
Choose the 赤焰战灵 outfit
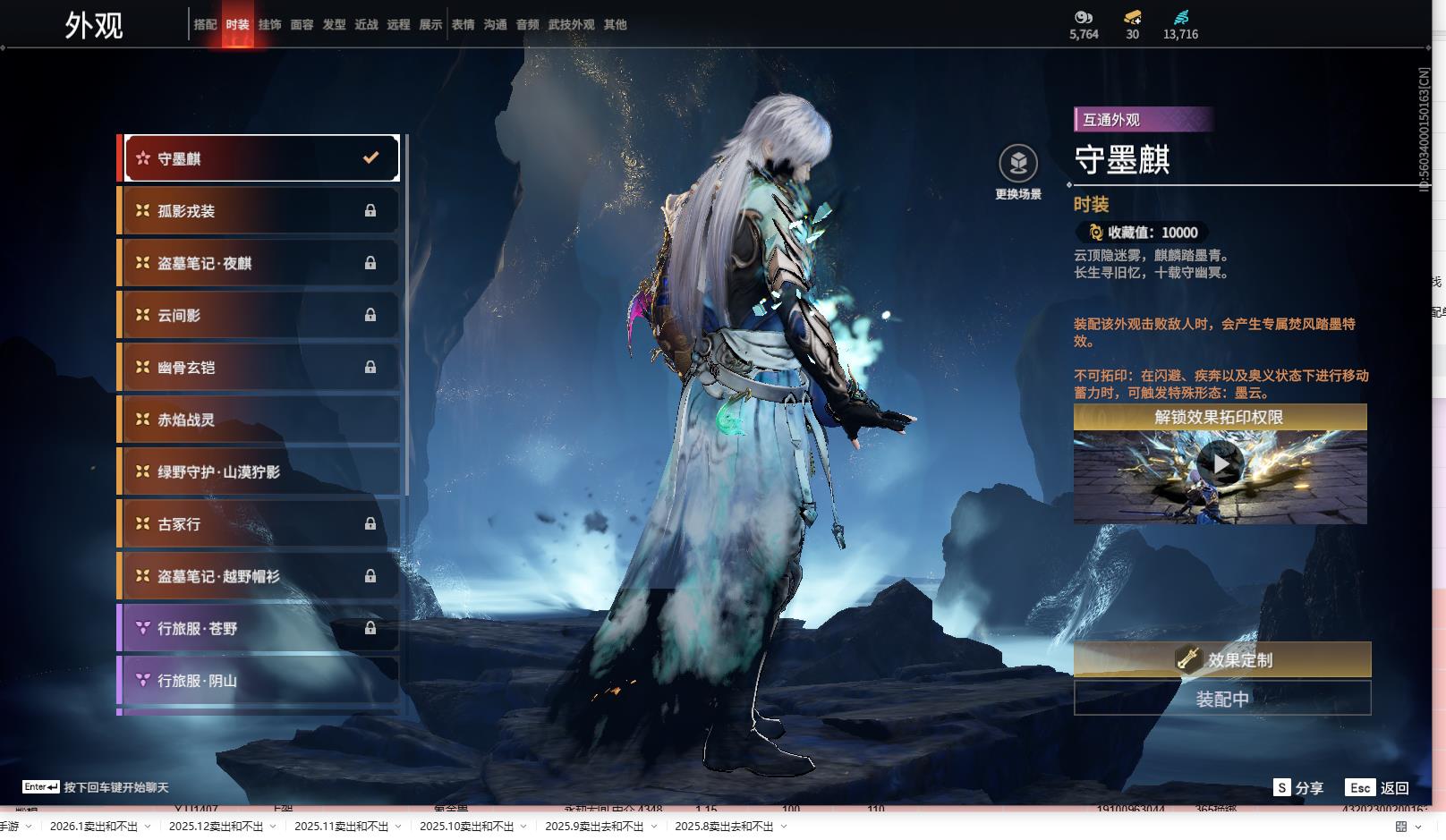260,420
